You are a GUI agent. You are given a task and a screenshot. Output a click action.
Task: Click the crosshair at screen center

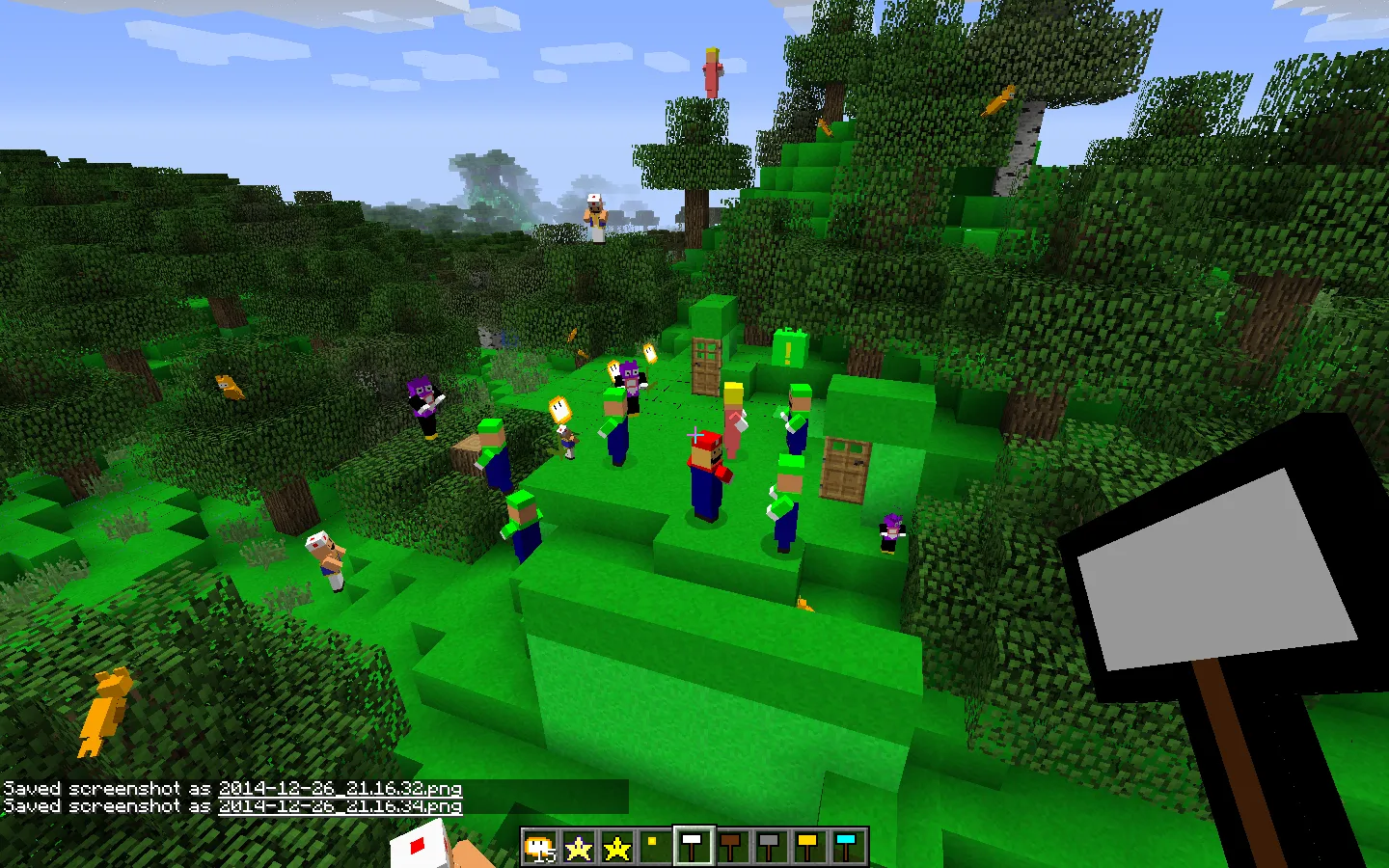pyautogui.click(x=694, y=434)
